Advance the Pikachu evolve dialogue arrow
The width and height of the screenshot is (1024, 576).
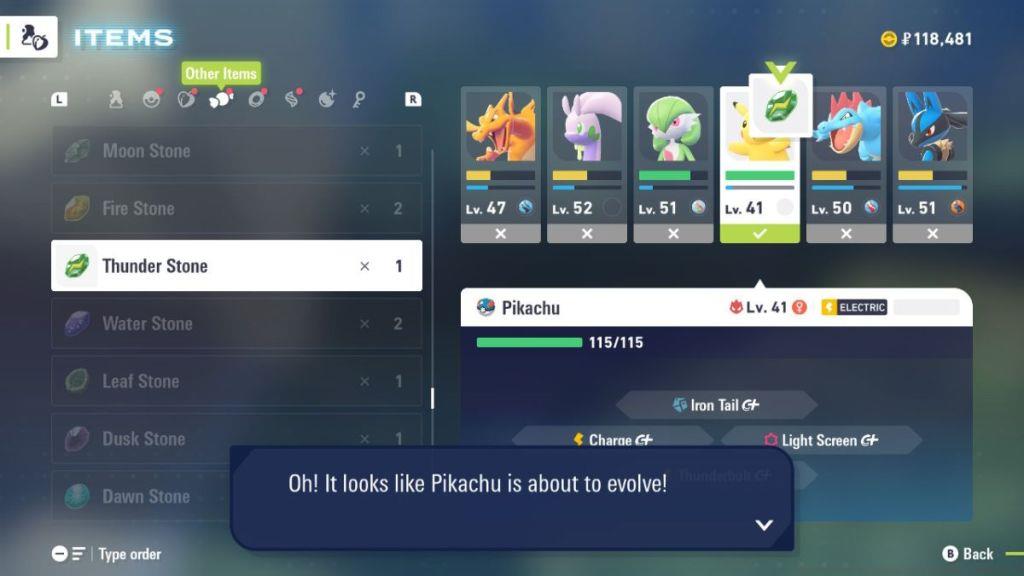click(x=764, y=524)
